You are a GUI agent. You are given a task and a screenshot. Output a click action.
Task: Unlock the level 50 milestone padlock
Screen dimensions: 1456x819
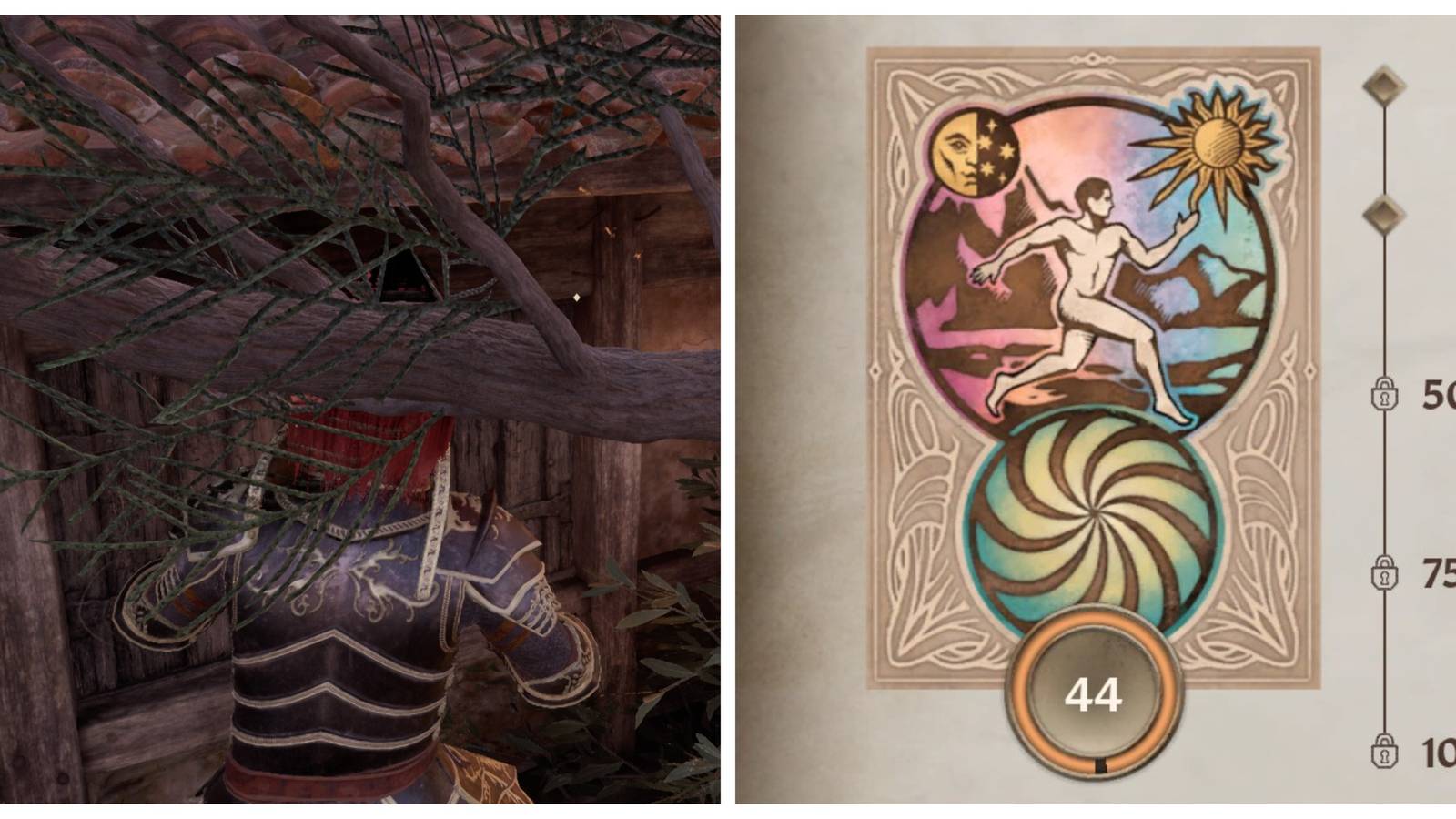(1385, 394)
